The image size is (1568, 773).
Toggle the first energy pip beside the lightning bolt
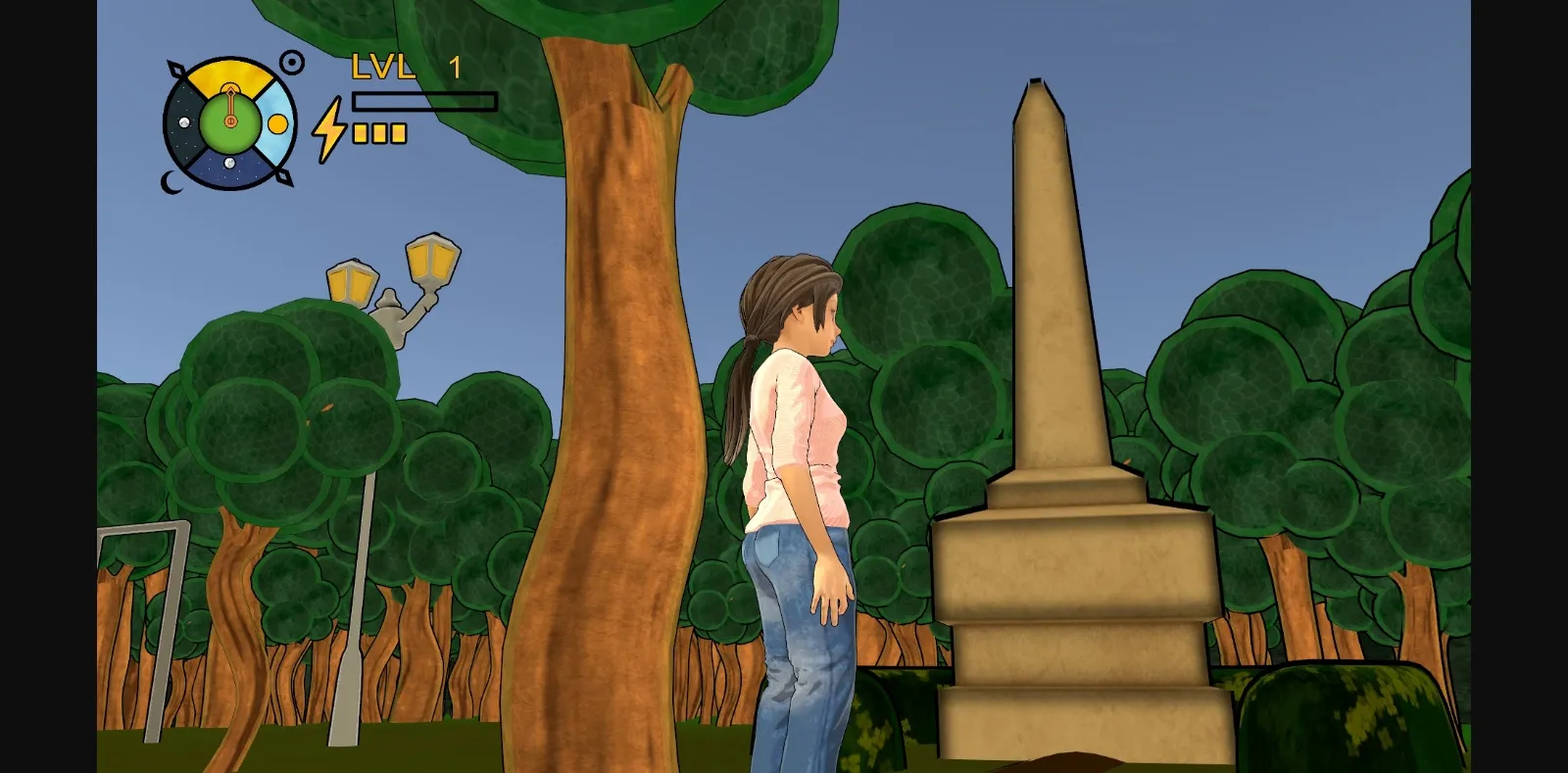click(359, 133)
